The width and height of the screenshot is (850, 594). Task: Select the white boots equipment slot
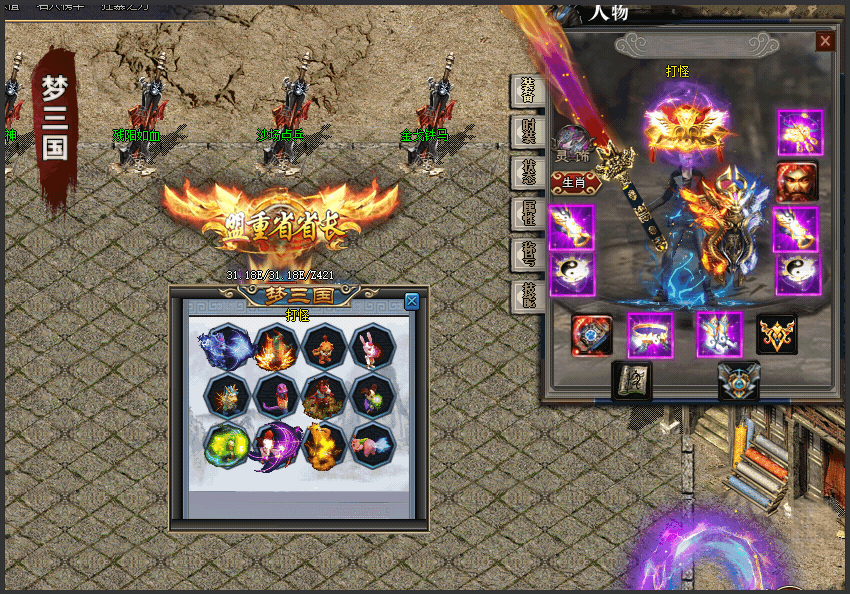click(719, 335)
